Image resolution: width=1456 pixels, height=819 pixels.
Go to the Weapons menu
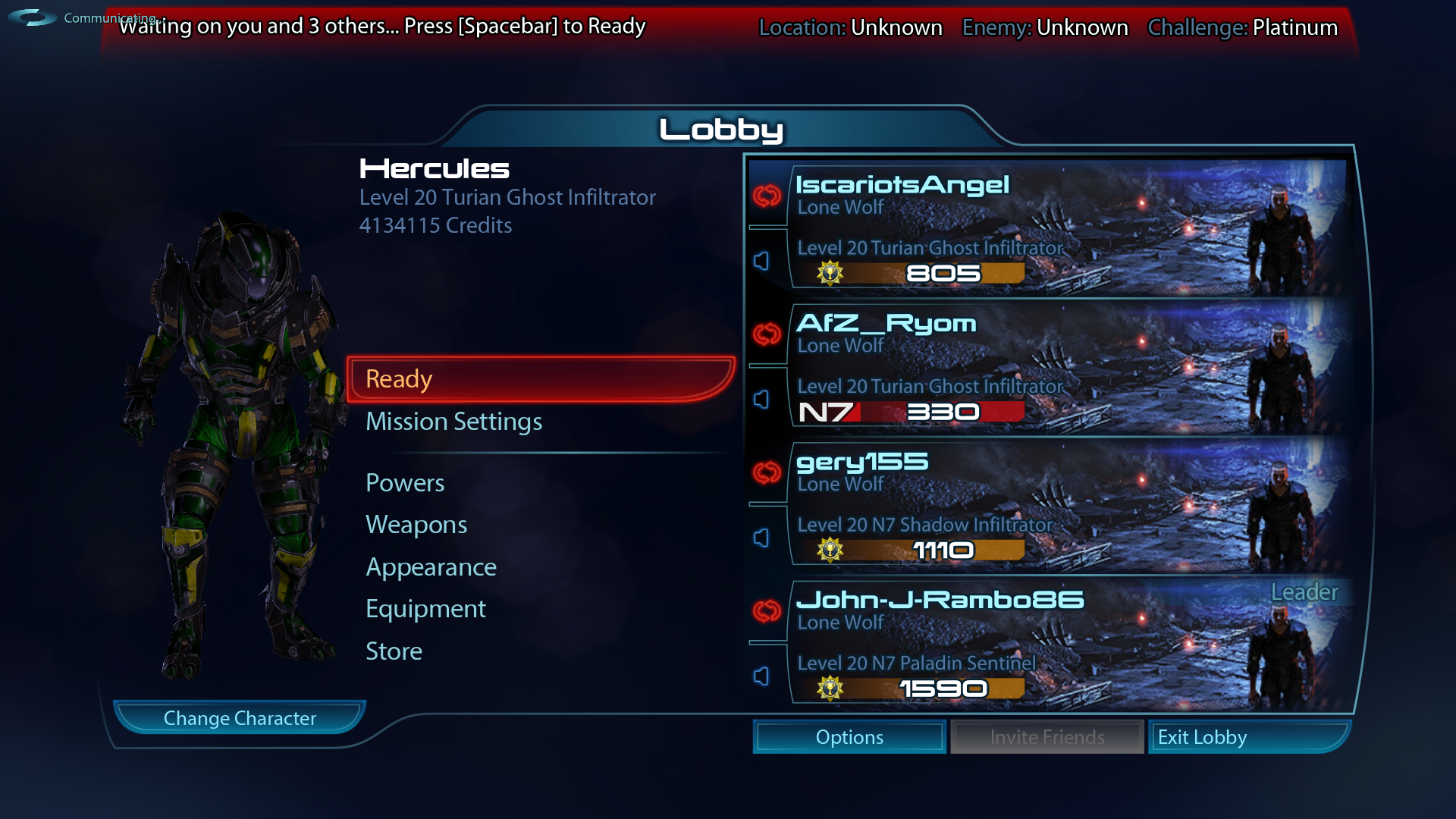click(416, 525)
